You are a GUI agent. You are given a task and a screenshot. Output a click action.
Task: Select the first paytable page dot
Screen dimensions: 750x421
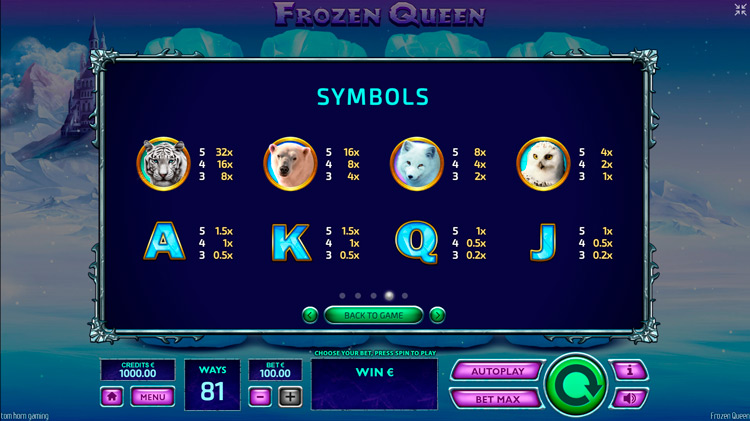point(341,296)
